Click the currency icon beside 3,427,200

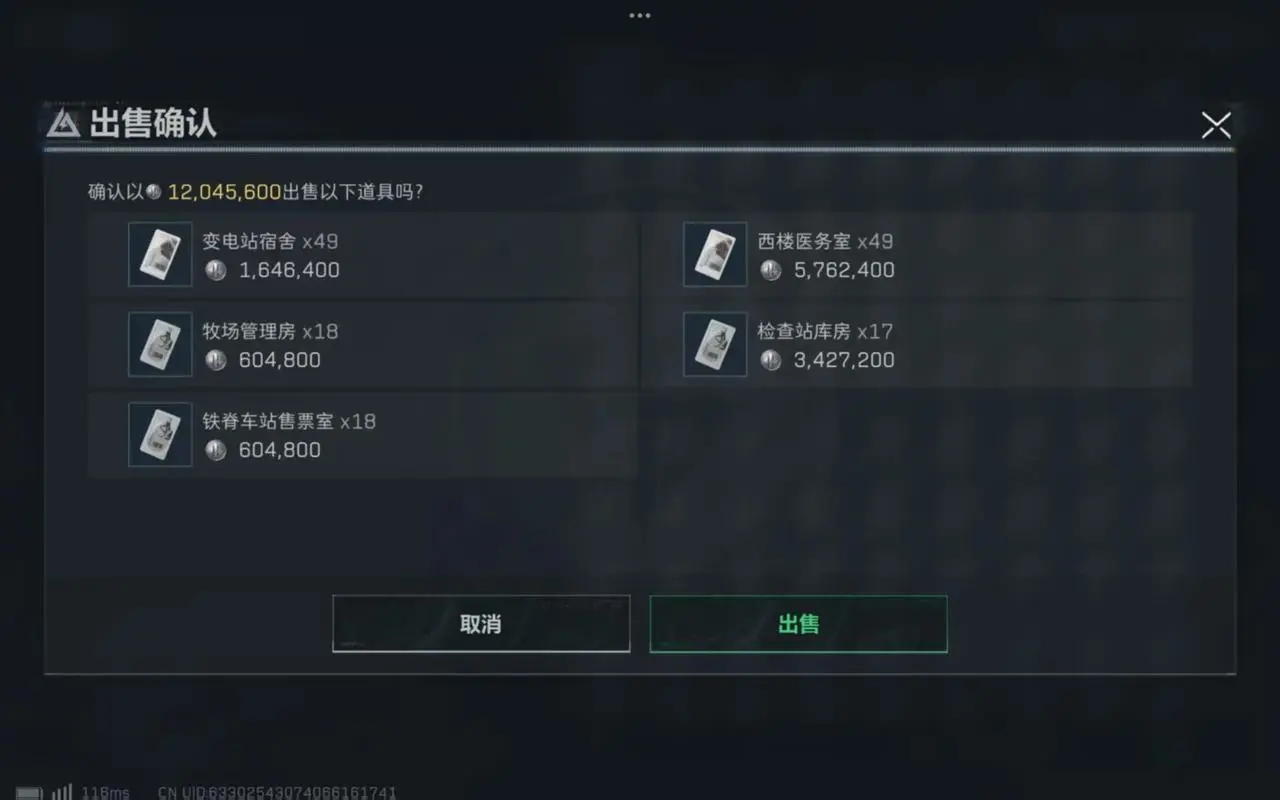click(x=770, y=360)
